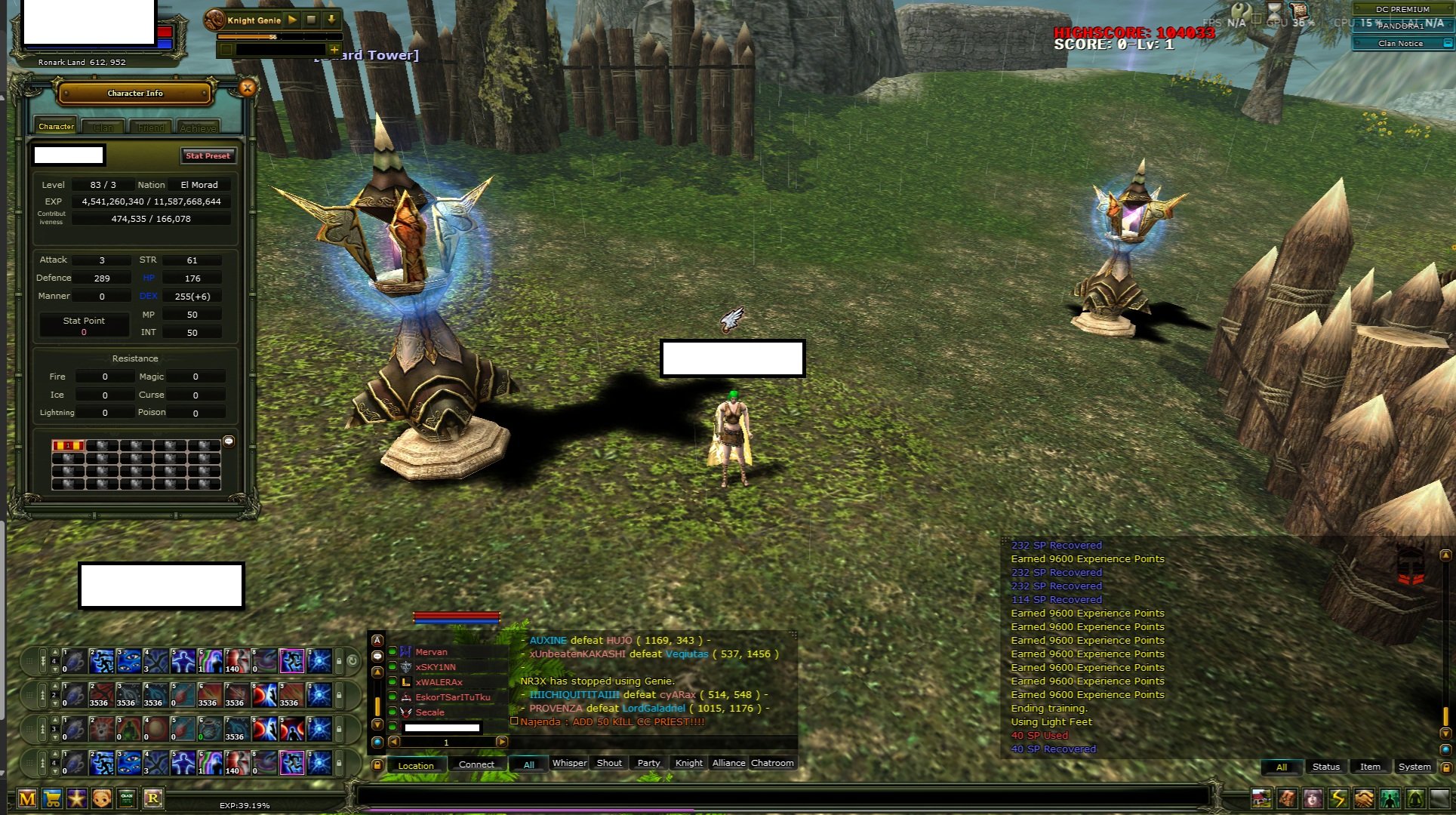
Task: Click the Stat Preset button
Action: pyautogui.click(x=208, y=155)
